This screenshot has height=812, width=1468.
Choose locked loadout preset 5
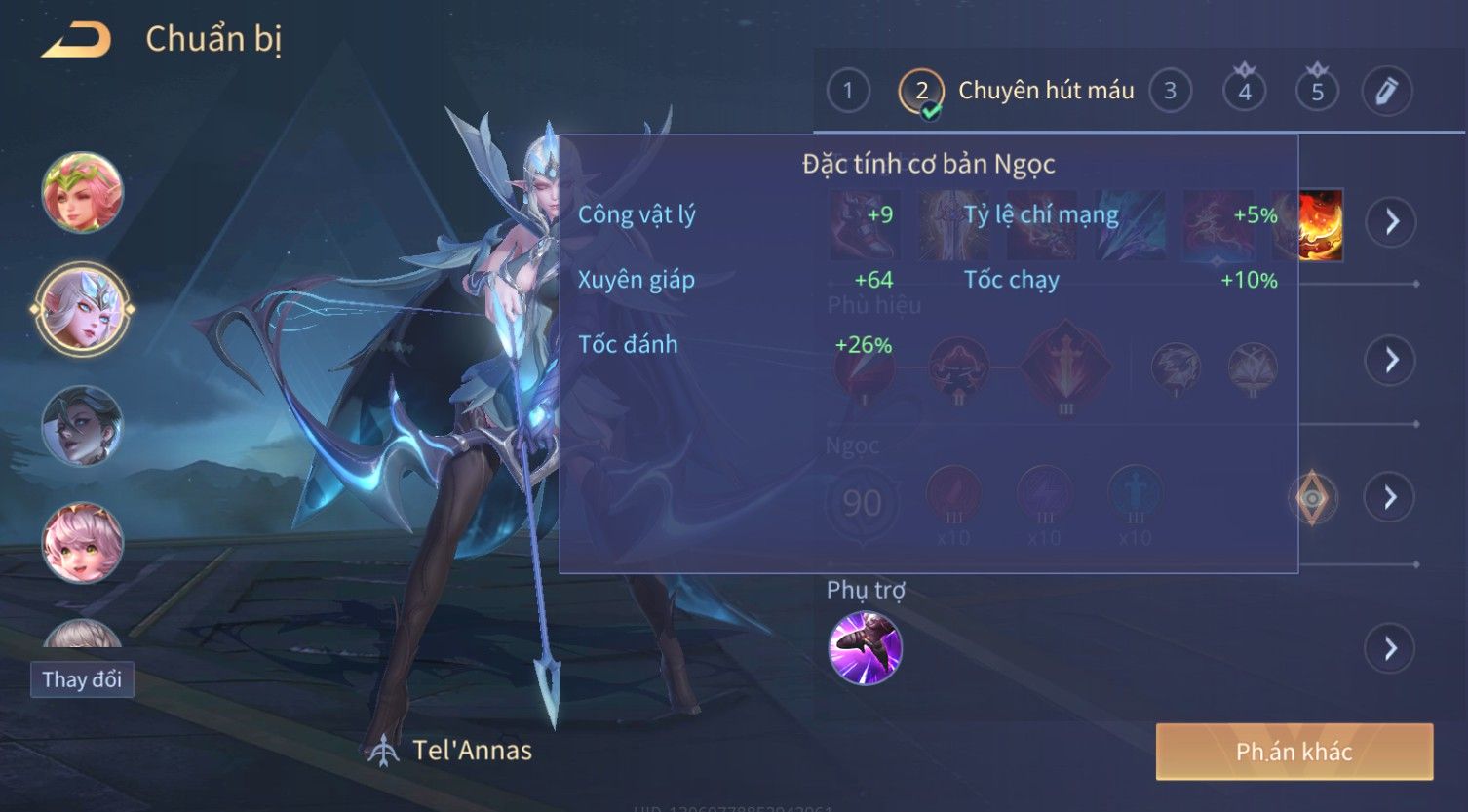pyautogui.click(x=1317, y=92)
